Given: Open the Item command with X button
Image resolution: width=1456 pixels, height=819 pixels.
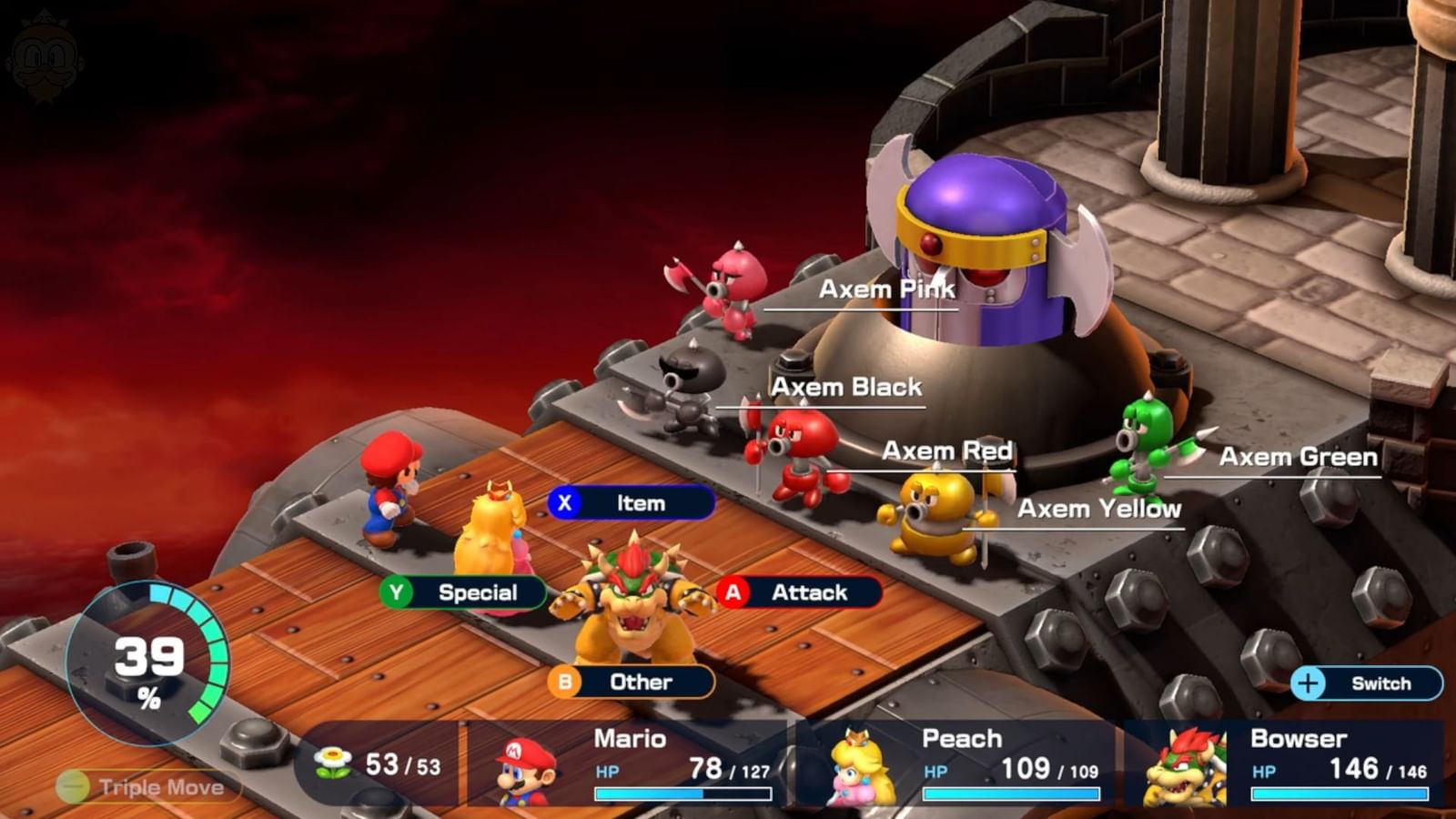Looking at the screenshot, I should 631,502.
